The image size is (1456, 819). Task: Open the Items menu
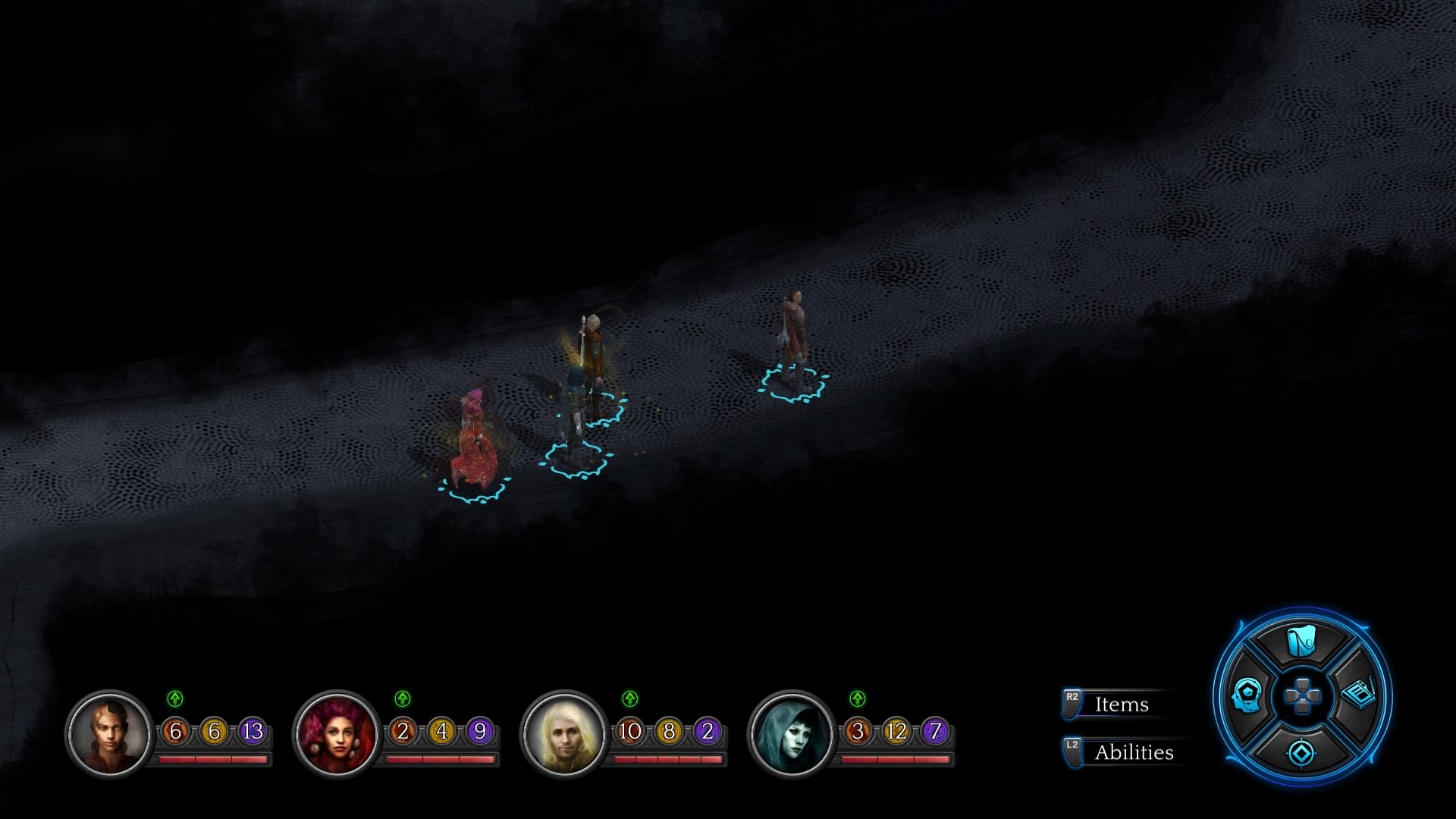pyautogui.click(x=1120, y=704)
